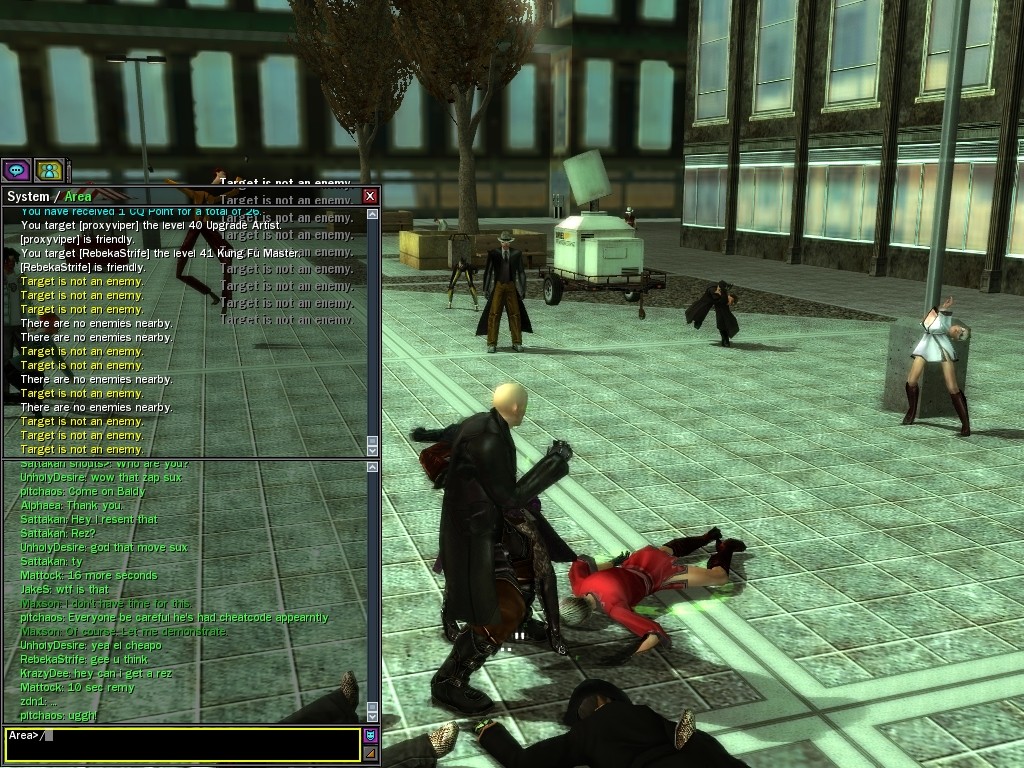
Task: Open the speech bubble chat icon
Action: pos(15,171)
